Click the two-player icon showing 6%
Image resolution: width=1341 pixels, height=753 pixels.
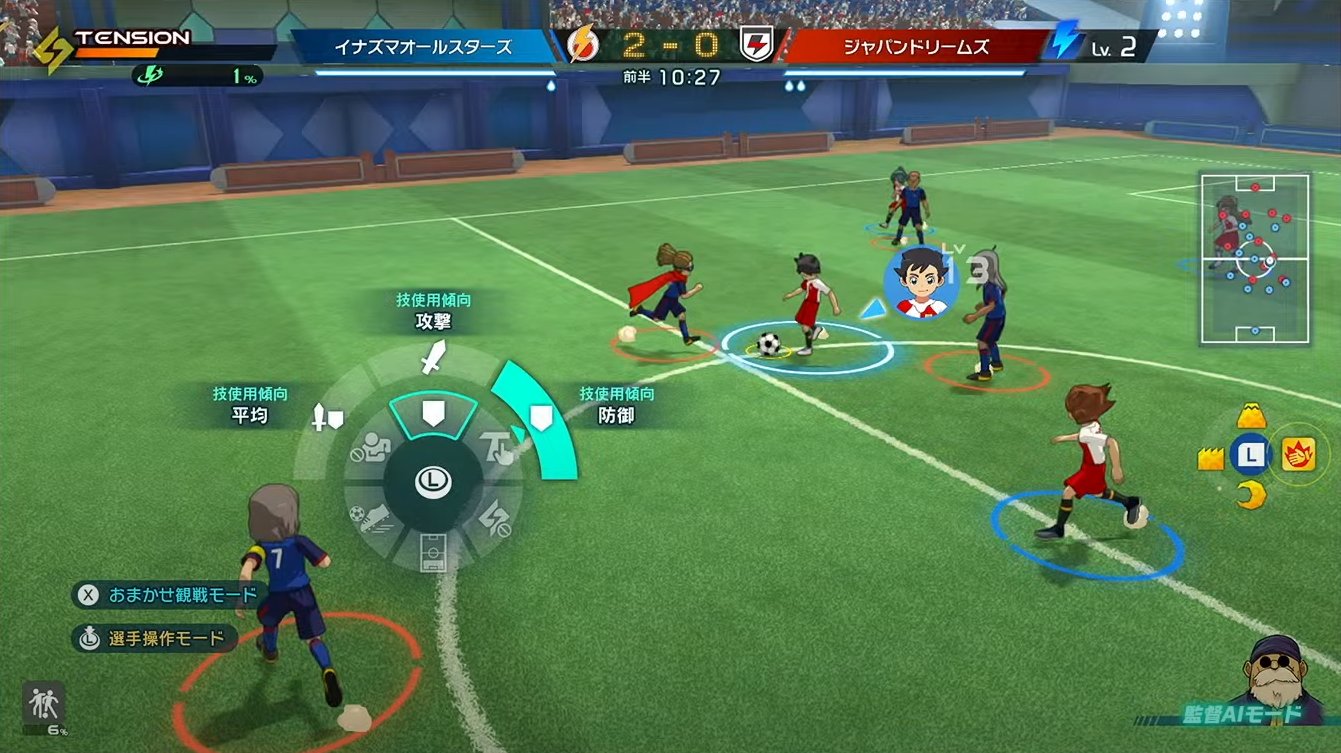(x=44, y=705)
